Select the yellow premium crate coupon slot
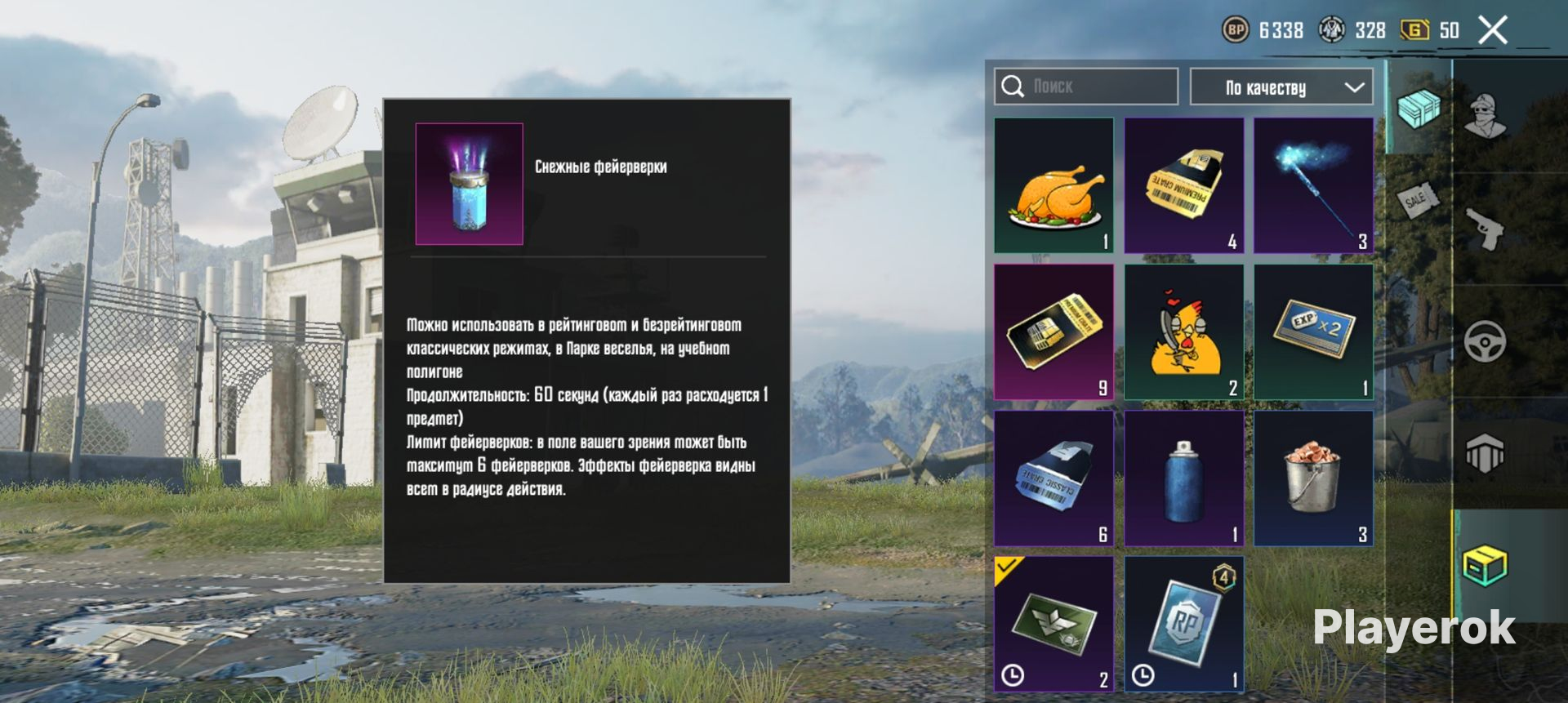This screenshot has height=703, width=1568. point(1183,185)
